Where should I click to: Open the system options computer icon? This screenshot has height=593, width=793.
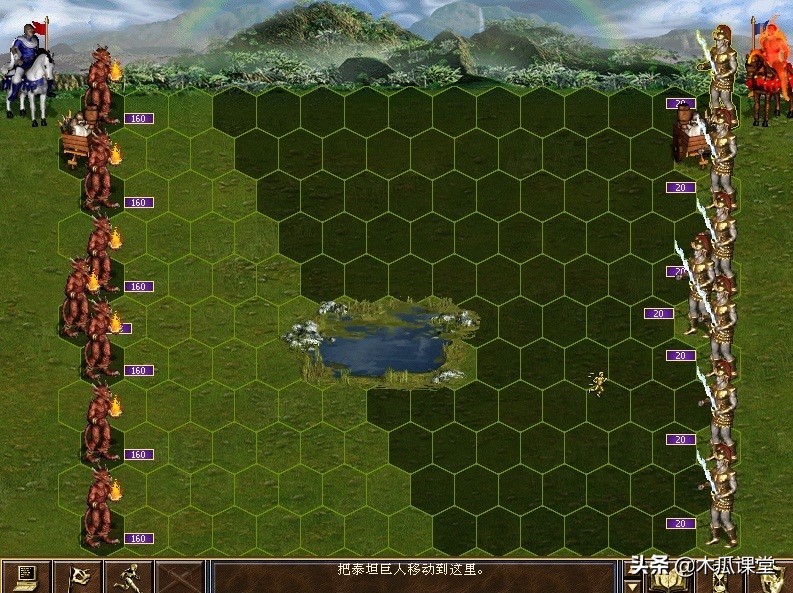tap(25, 577)
